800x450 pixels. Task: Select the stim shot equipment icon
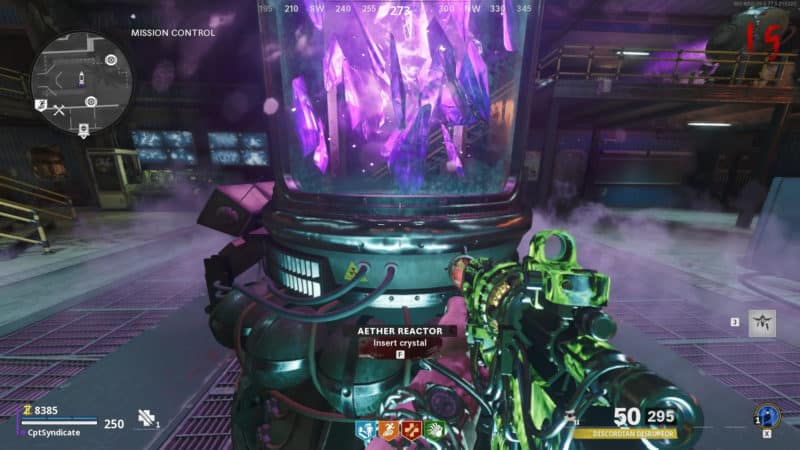point(148,421)
